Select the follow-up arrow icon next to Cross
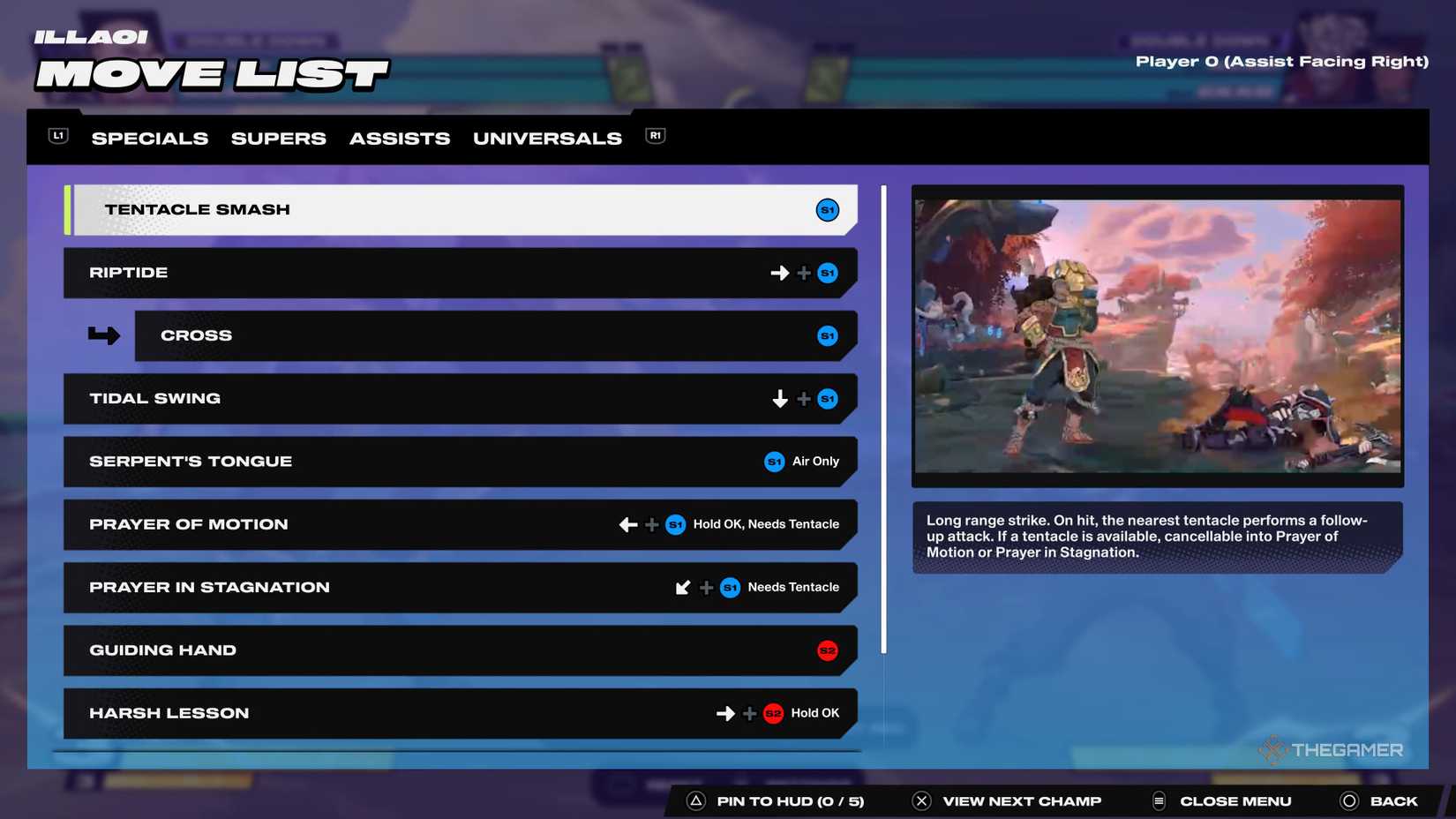 (102, 334)
